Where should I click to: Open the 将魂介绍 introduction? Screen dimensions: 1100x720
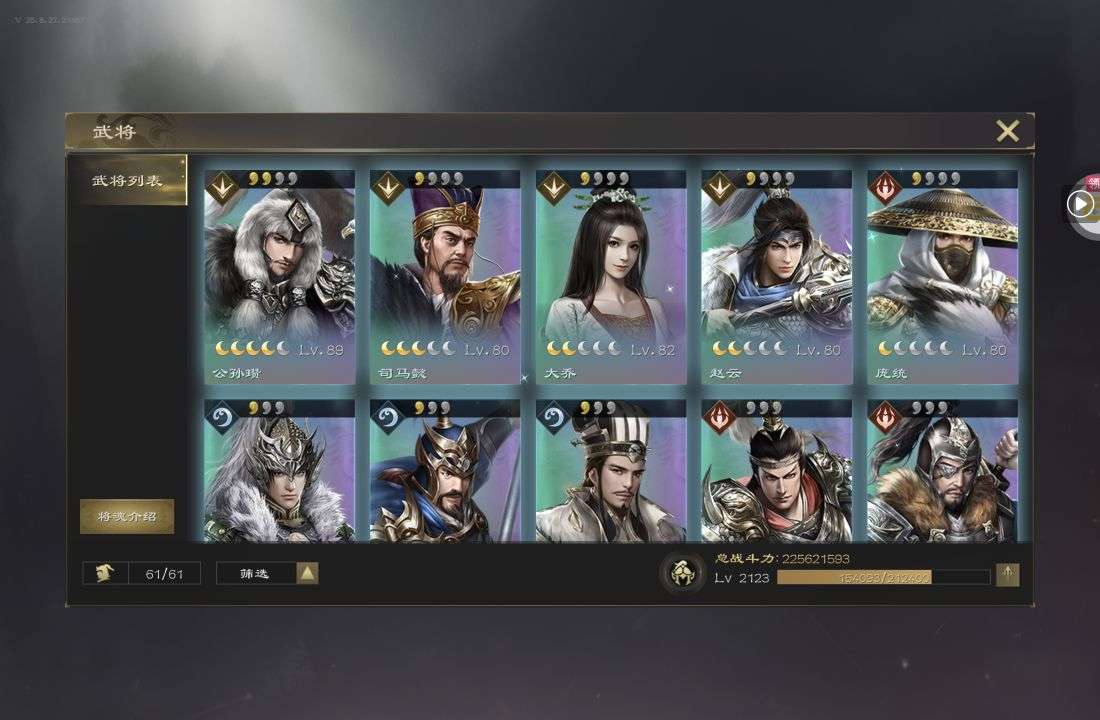127,517
